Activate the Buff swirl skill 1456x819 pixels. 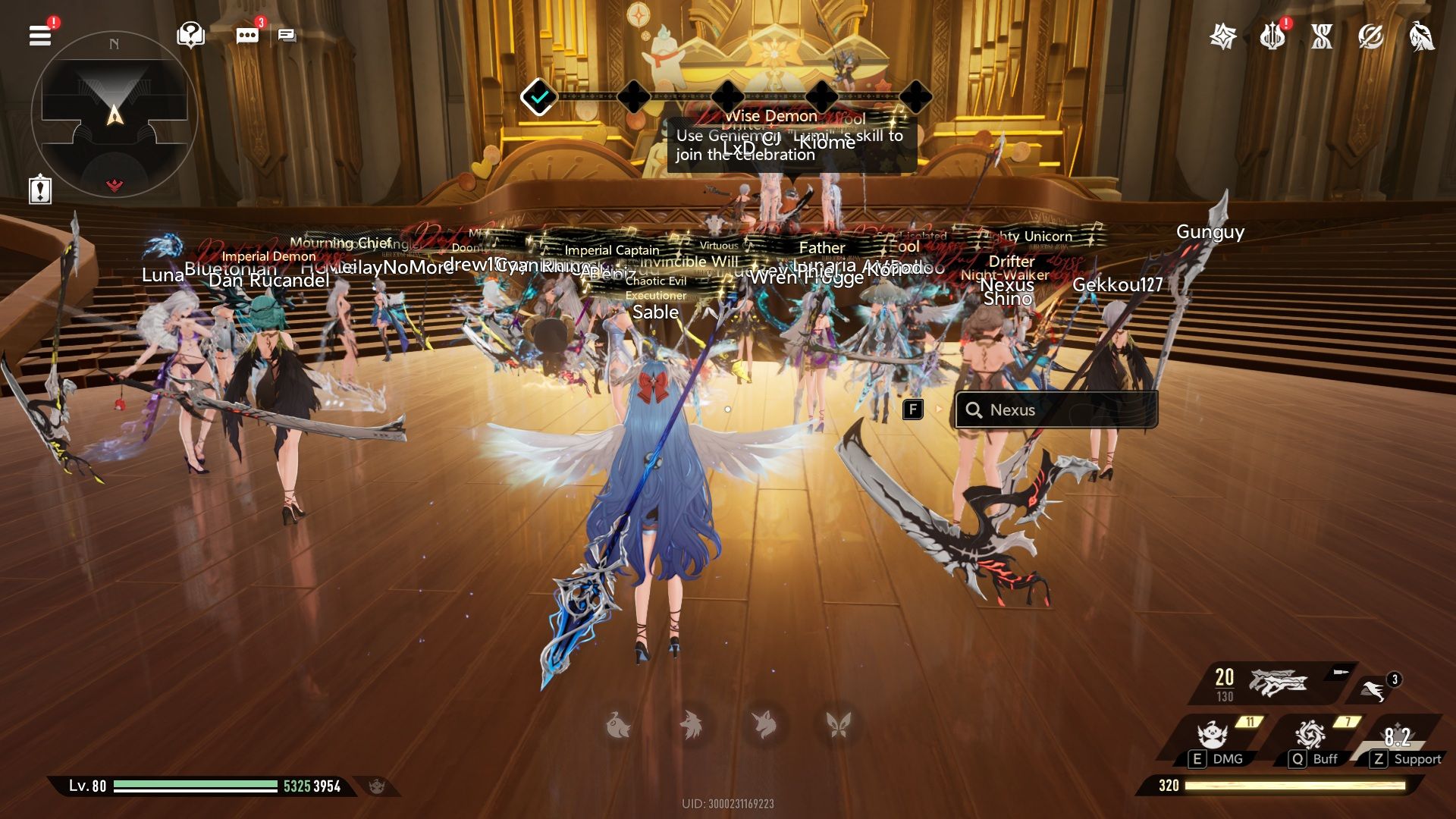pyautogui.click(x=1310, y=736)
